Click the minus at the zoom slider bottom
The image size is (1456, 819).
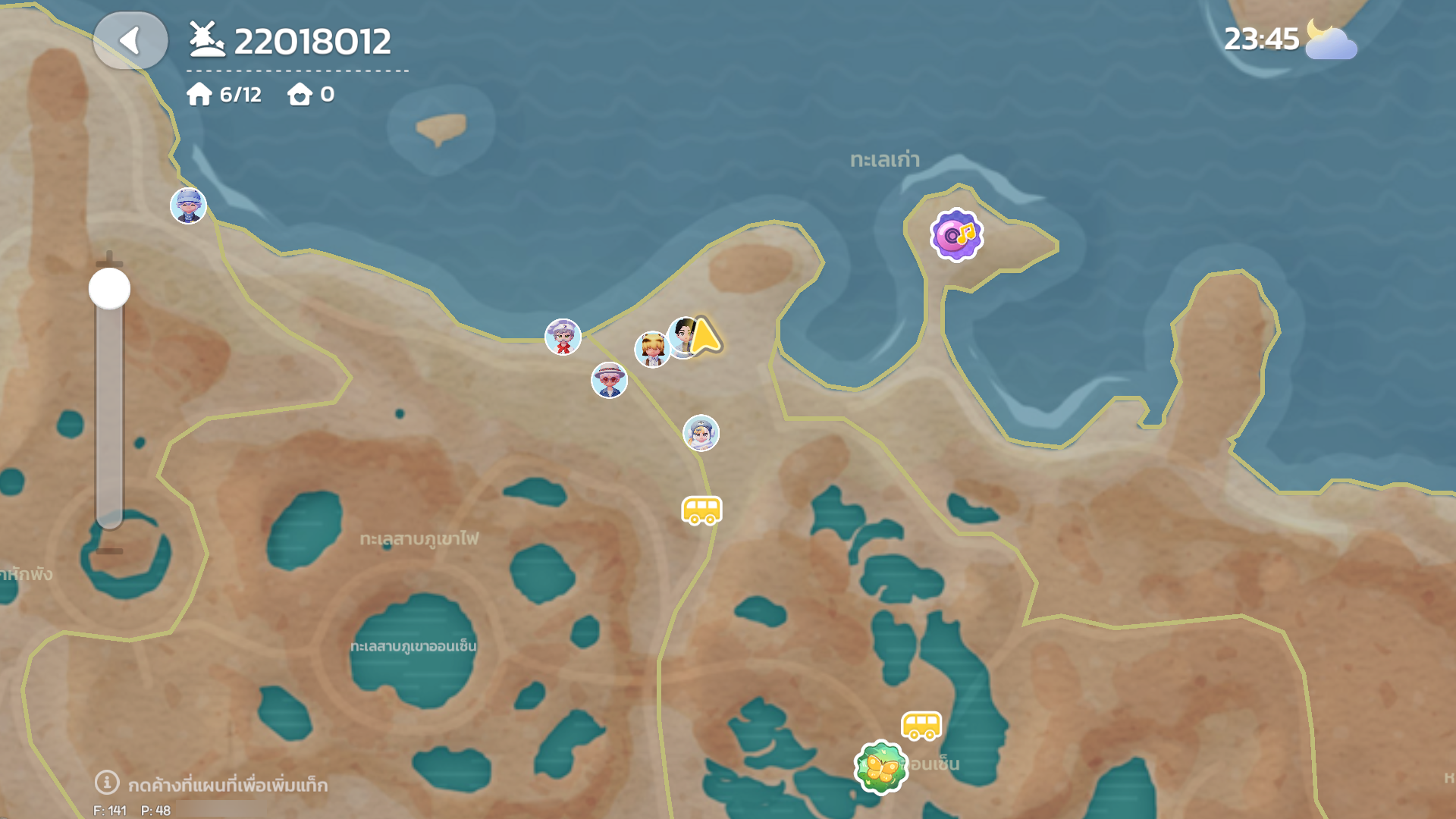click(109, 551)
